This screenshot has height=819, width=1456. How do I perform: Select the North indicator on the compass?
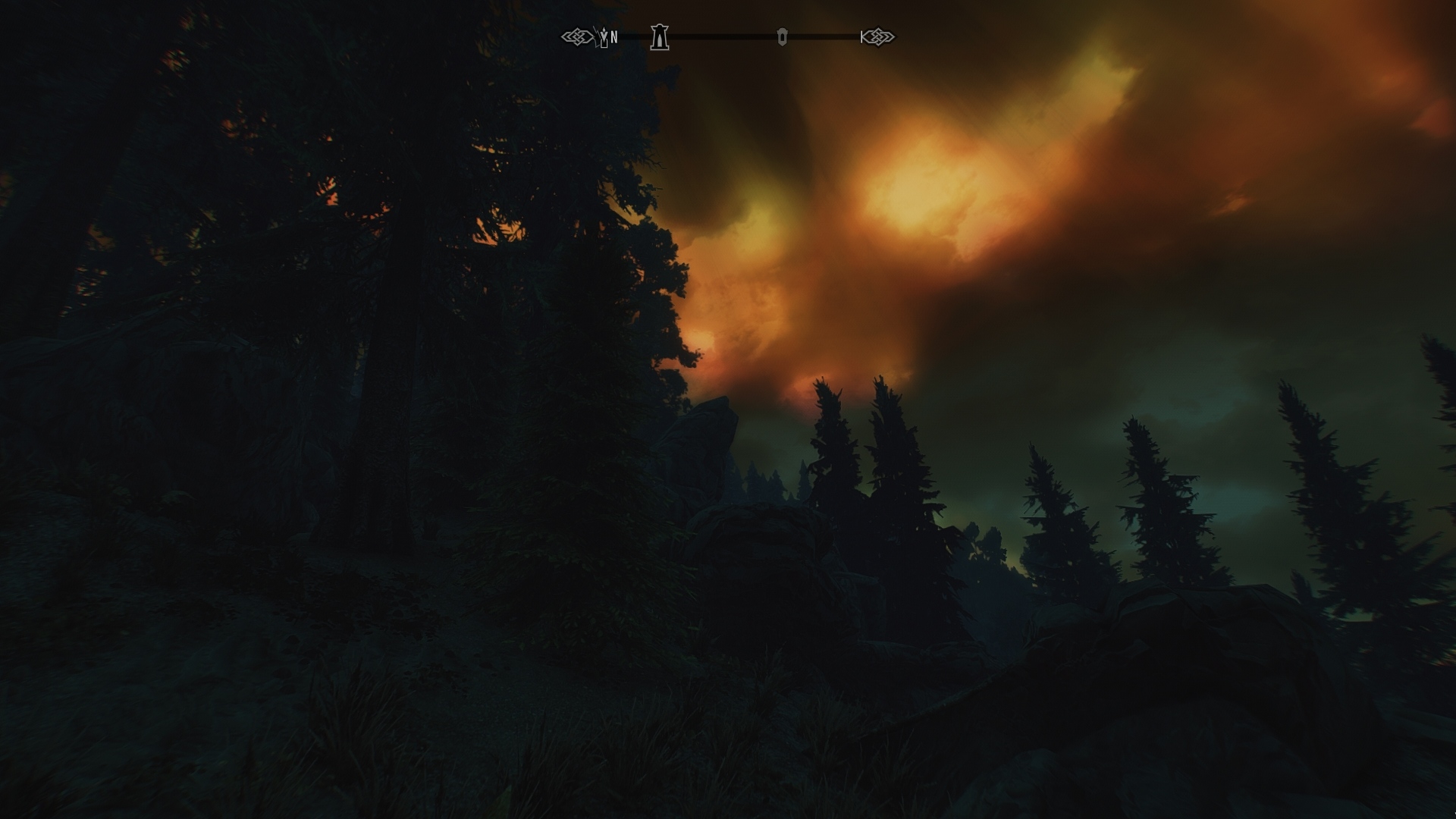point(614,35)
